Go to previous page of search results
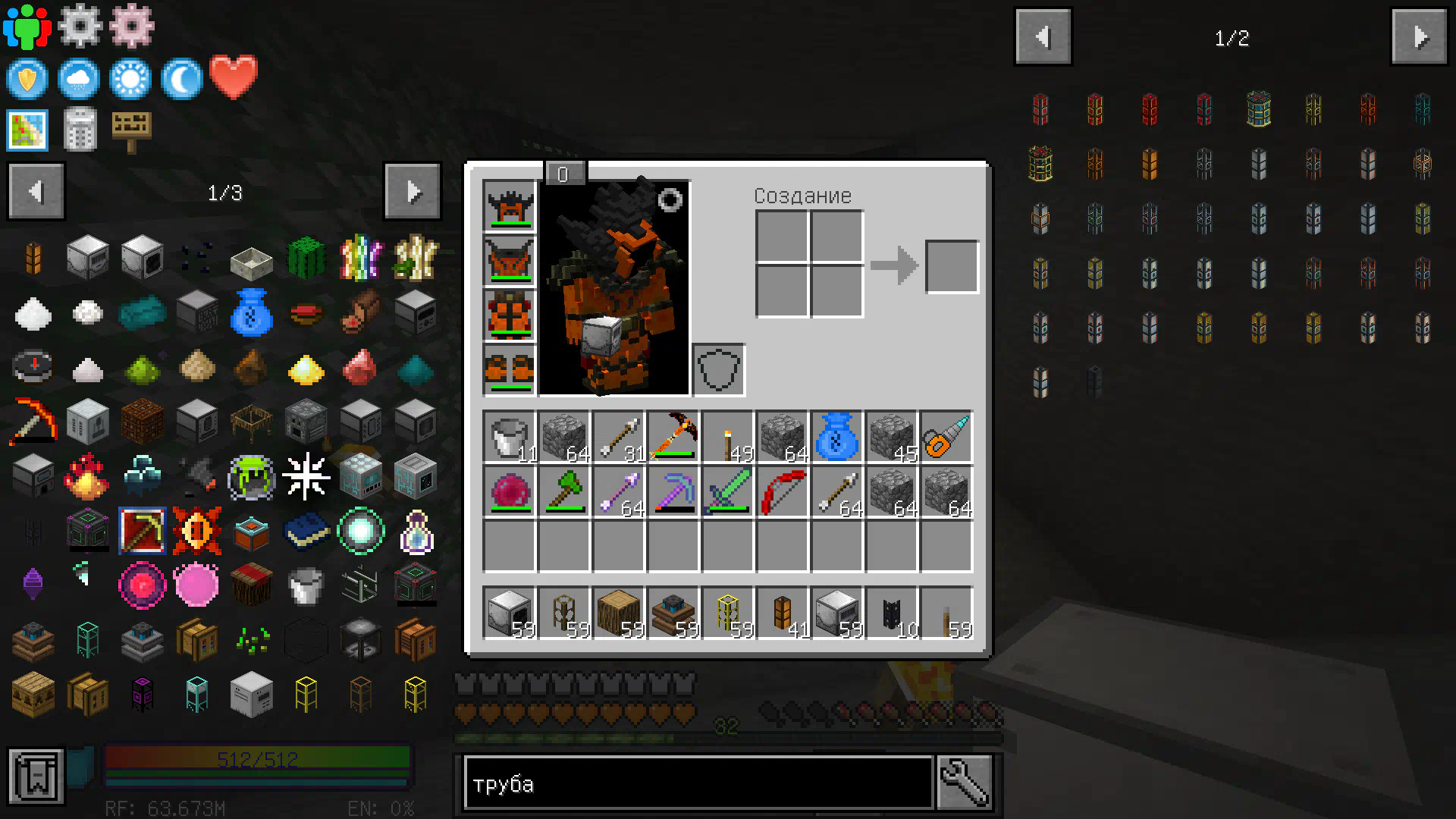This screenshot has height=819, width=1456. click(x=1043, y=37)
